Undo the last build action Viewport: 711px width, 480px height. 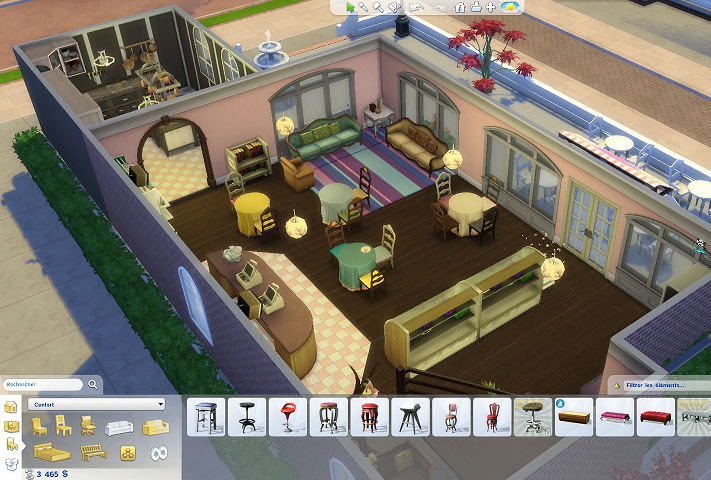418,7
